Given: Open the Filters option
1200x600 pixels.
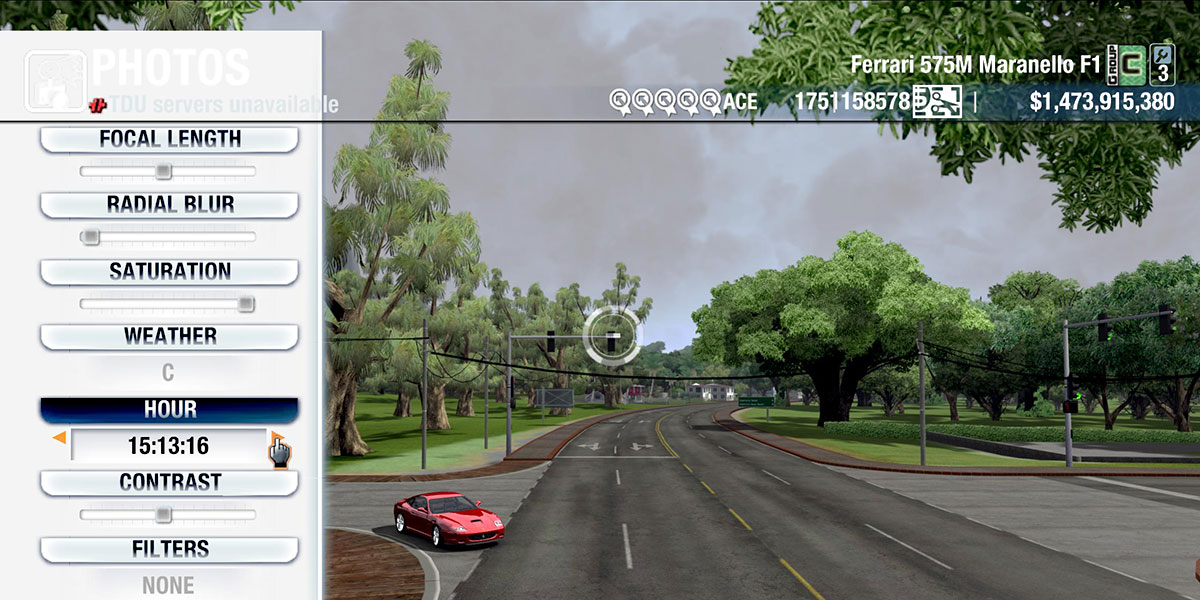Looking at the screenshot, I should (x=169, y=549).
